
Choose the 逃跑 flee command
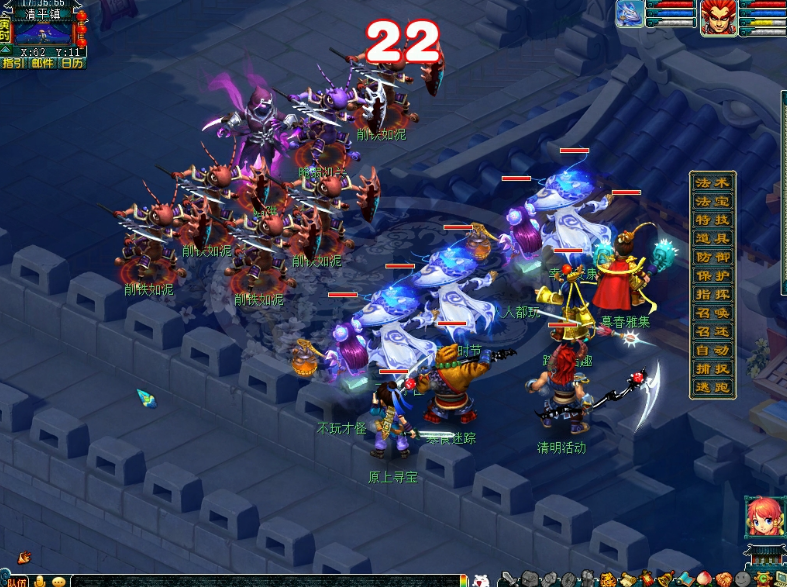[714, 387]
